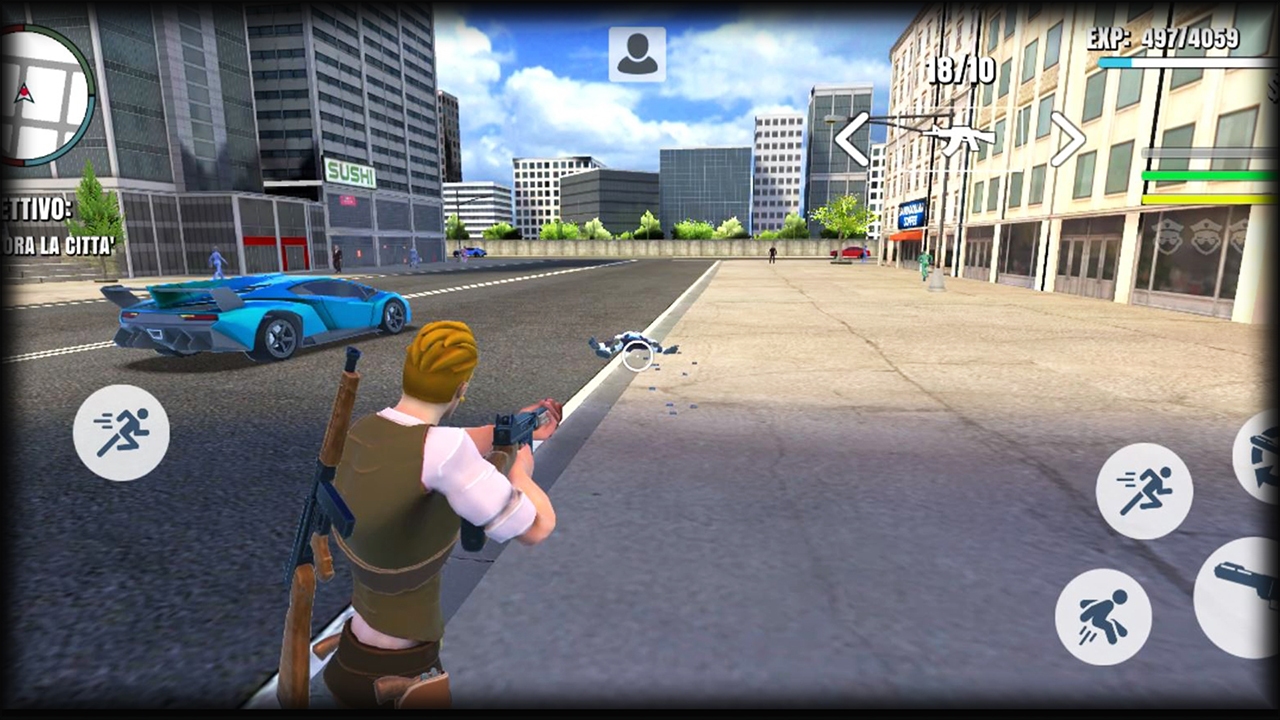The image size is (1280, 720).
Task: Select the AK-47 weapon icon
Action: tap(960, 139)
